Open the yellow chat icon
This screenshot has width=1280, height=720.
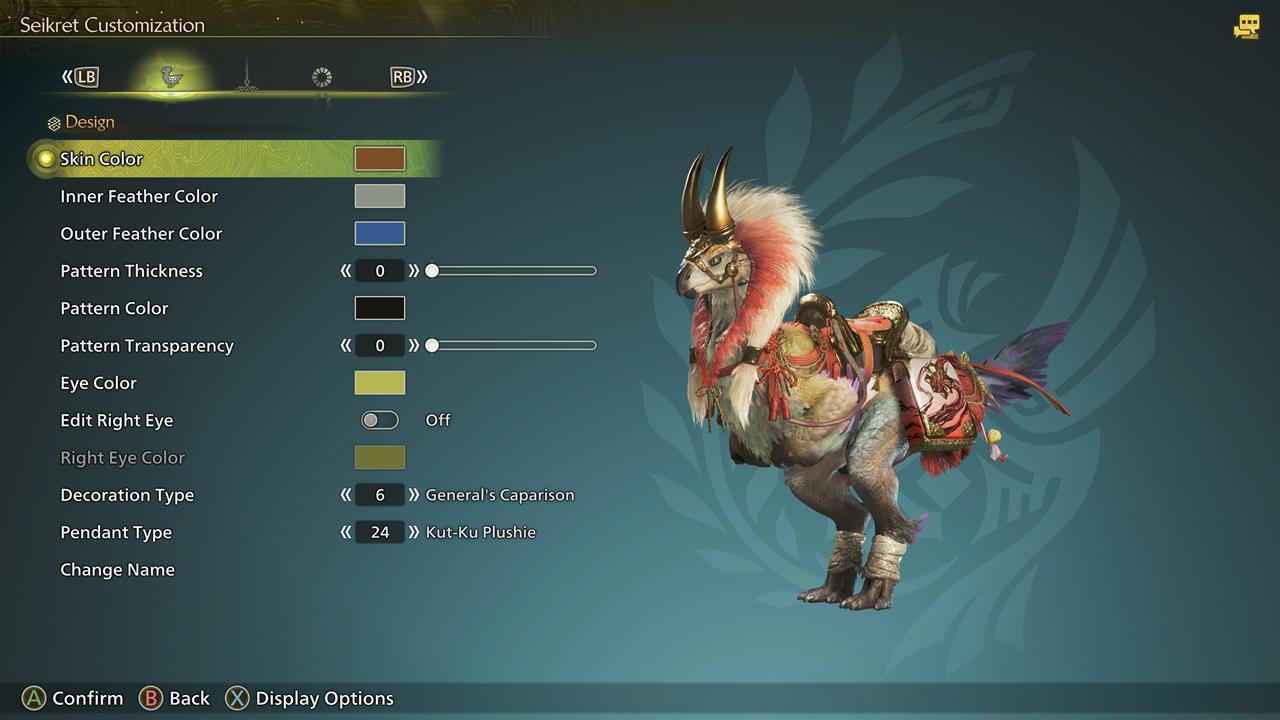[x=1246, y=27]
